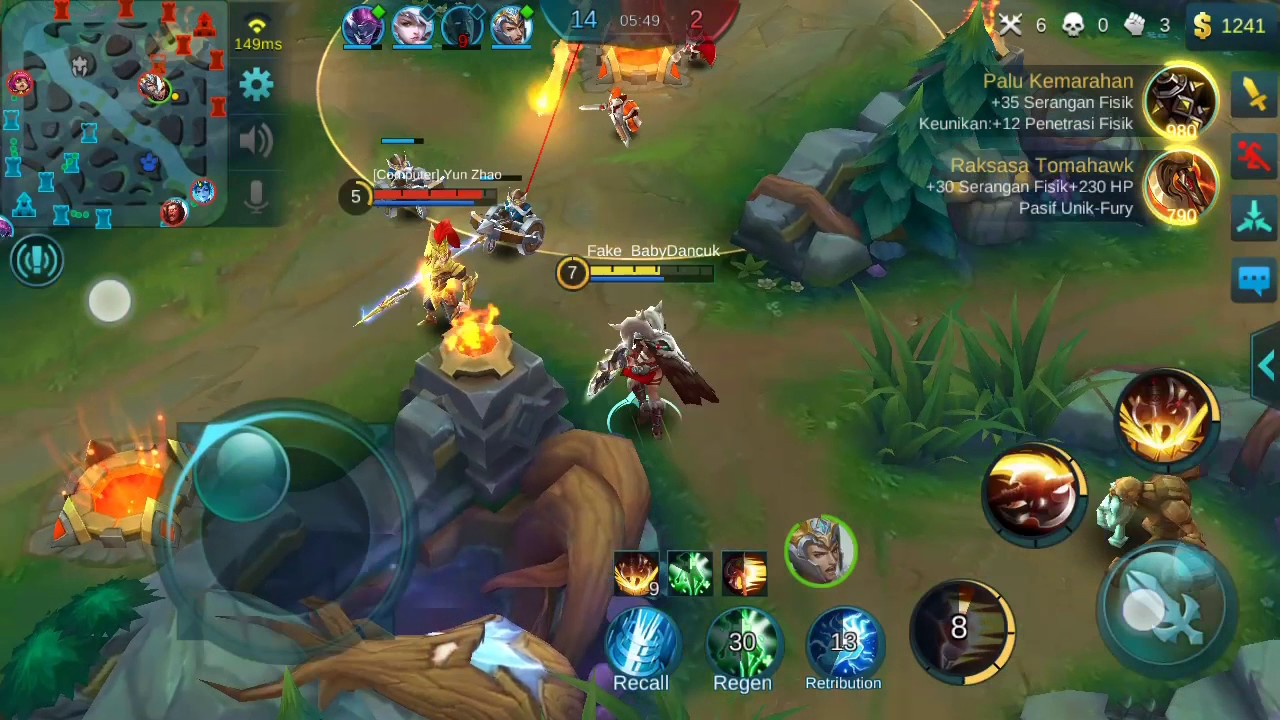Send the retreat signal running icon
The height and width of the screenshot is (720, 1280).
point(1254,155)
